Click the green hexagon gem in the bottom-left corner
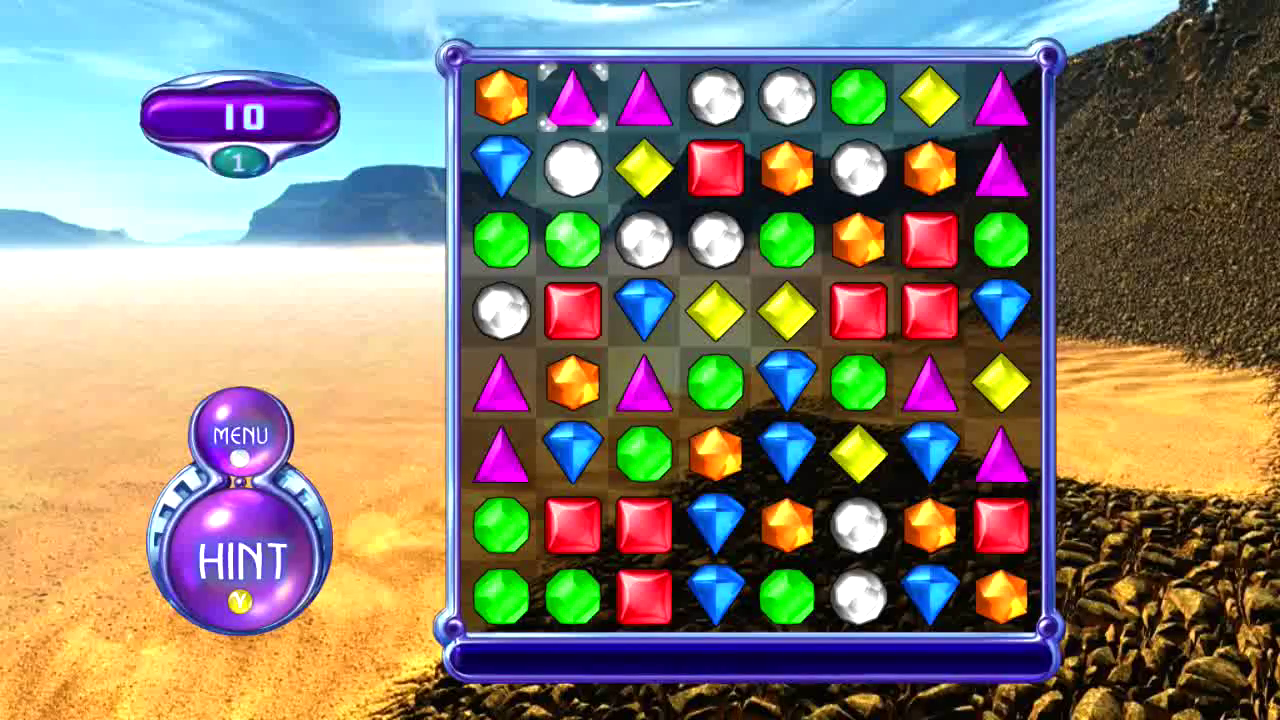Screen dimensions: 1280x720 point(502,595)
